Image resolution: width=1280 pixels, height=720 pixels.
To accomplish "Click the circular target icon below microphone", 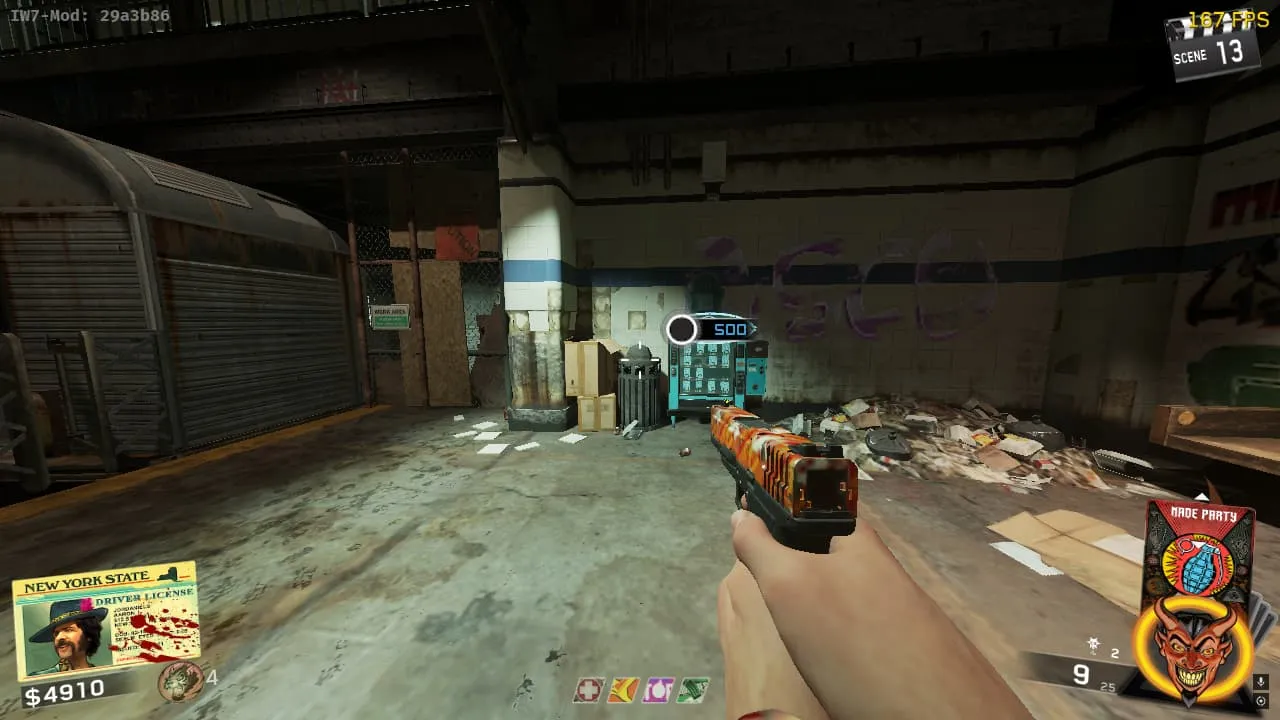I will (1260, 701).
